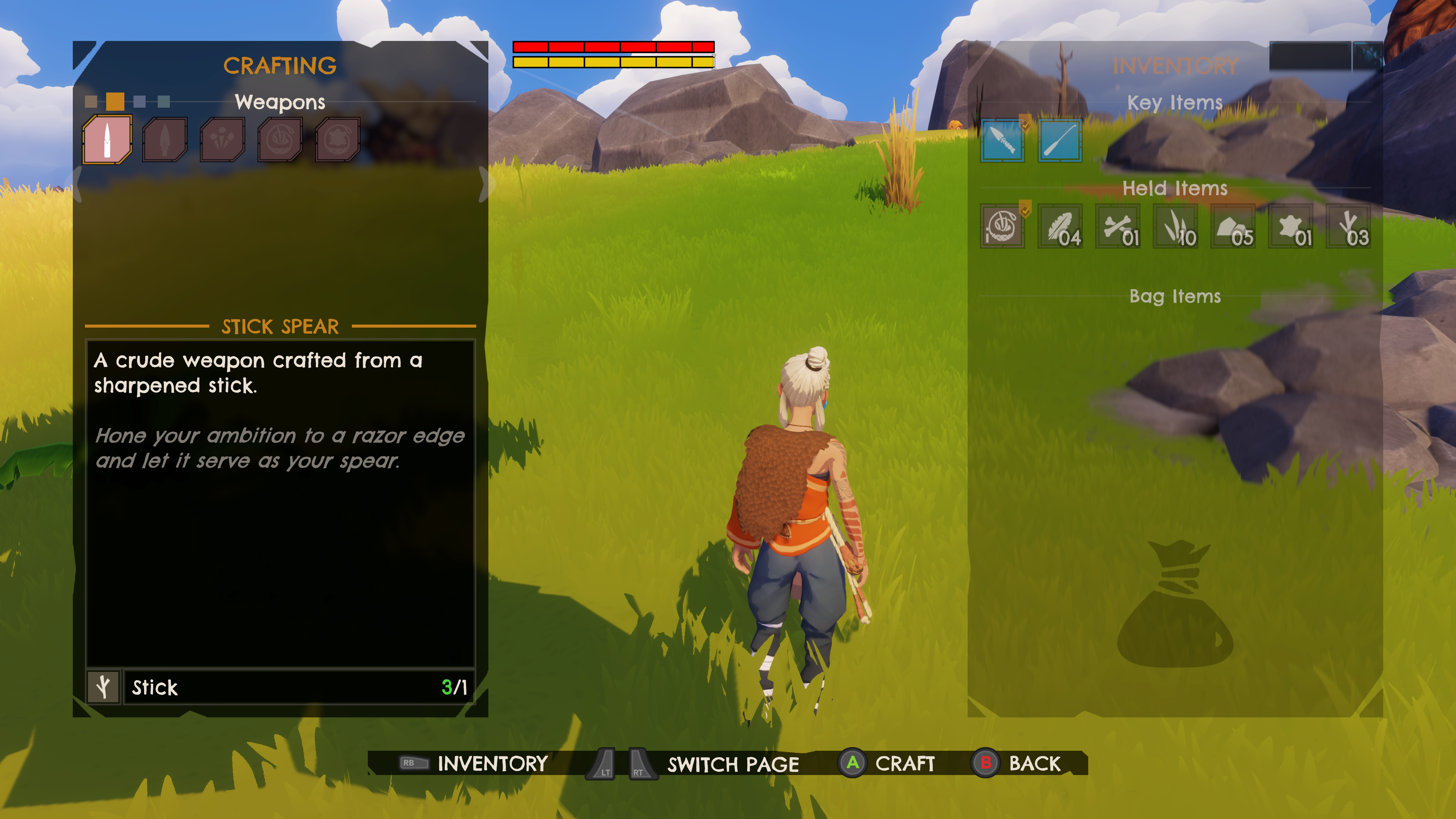
Task: Pick the hide pouch crafting recipe
Action: (x=337, y=140)
